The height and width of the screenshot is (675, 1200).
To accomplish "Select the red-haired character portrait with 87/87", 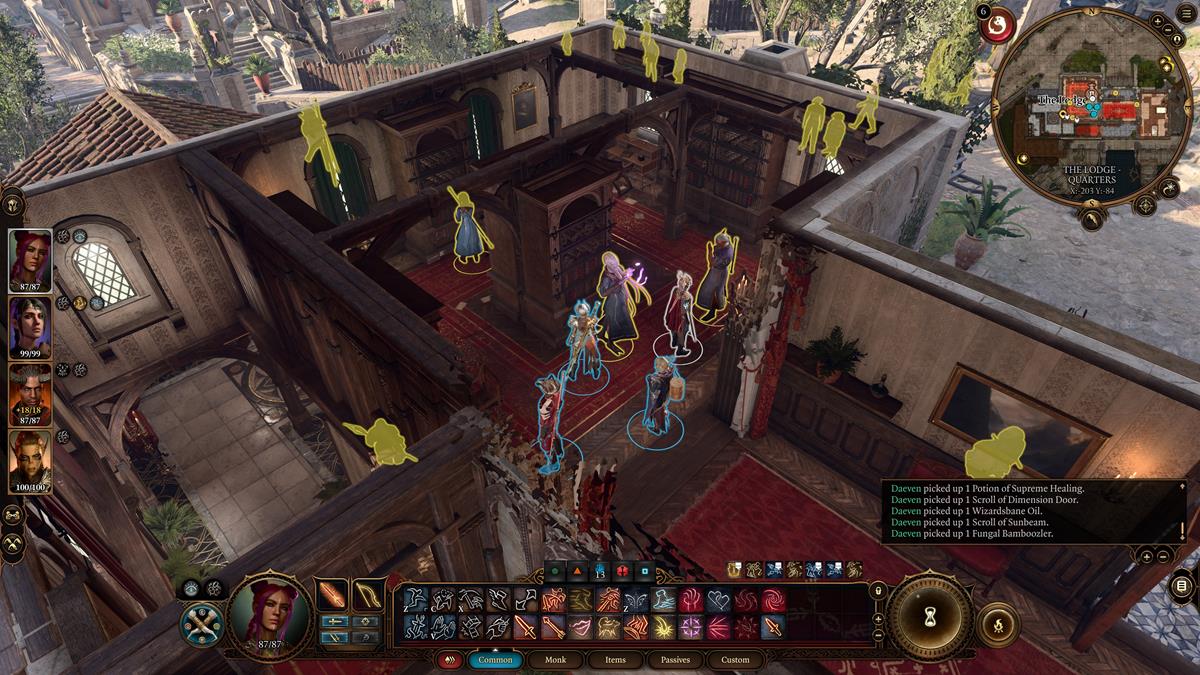I will click(30, 258).
